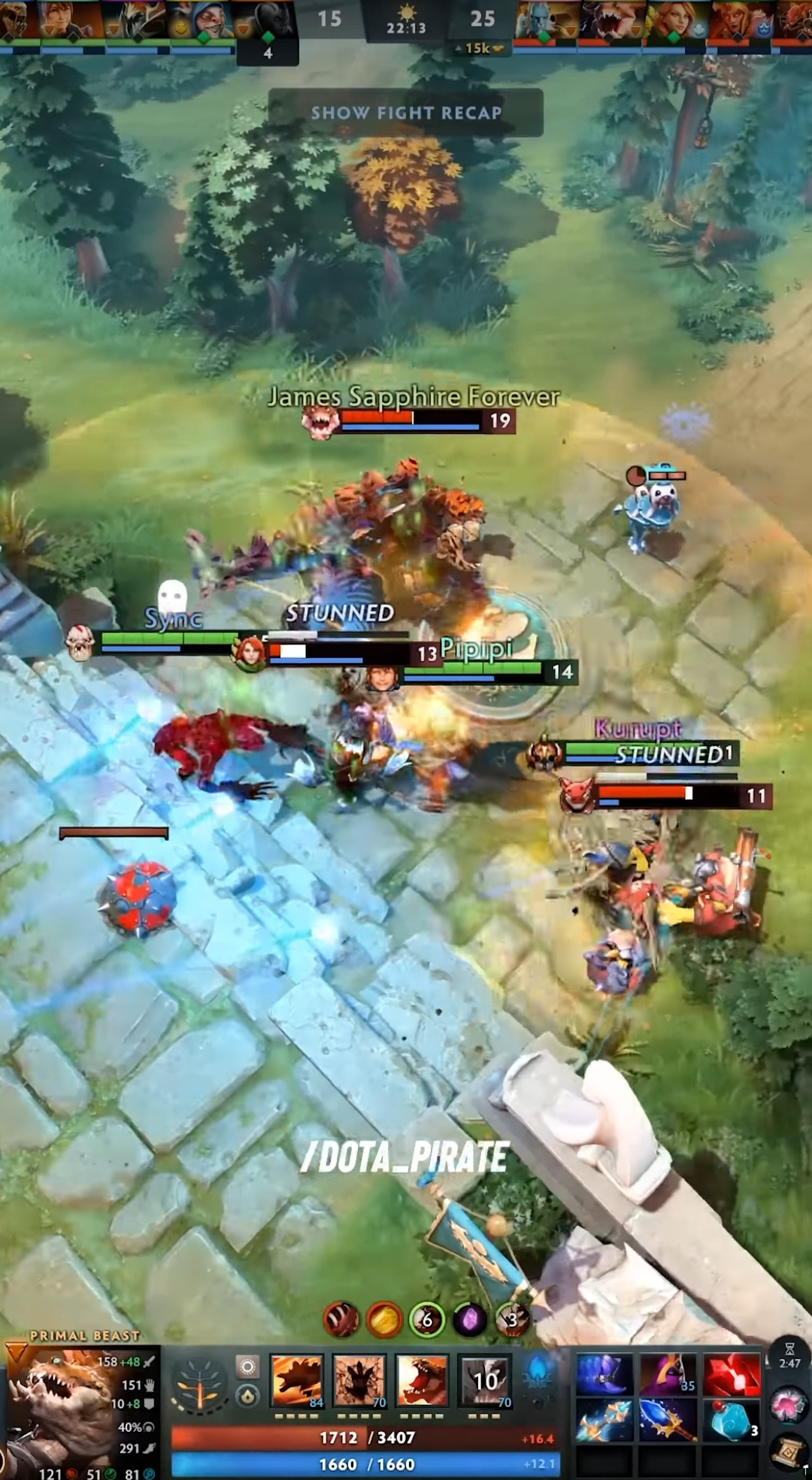Select the purple item with 35 cooldown
The width and height of the screenshot is (812, 1480).
[668, 1374]
